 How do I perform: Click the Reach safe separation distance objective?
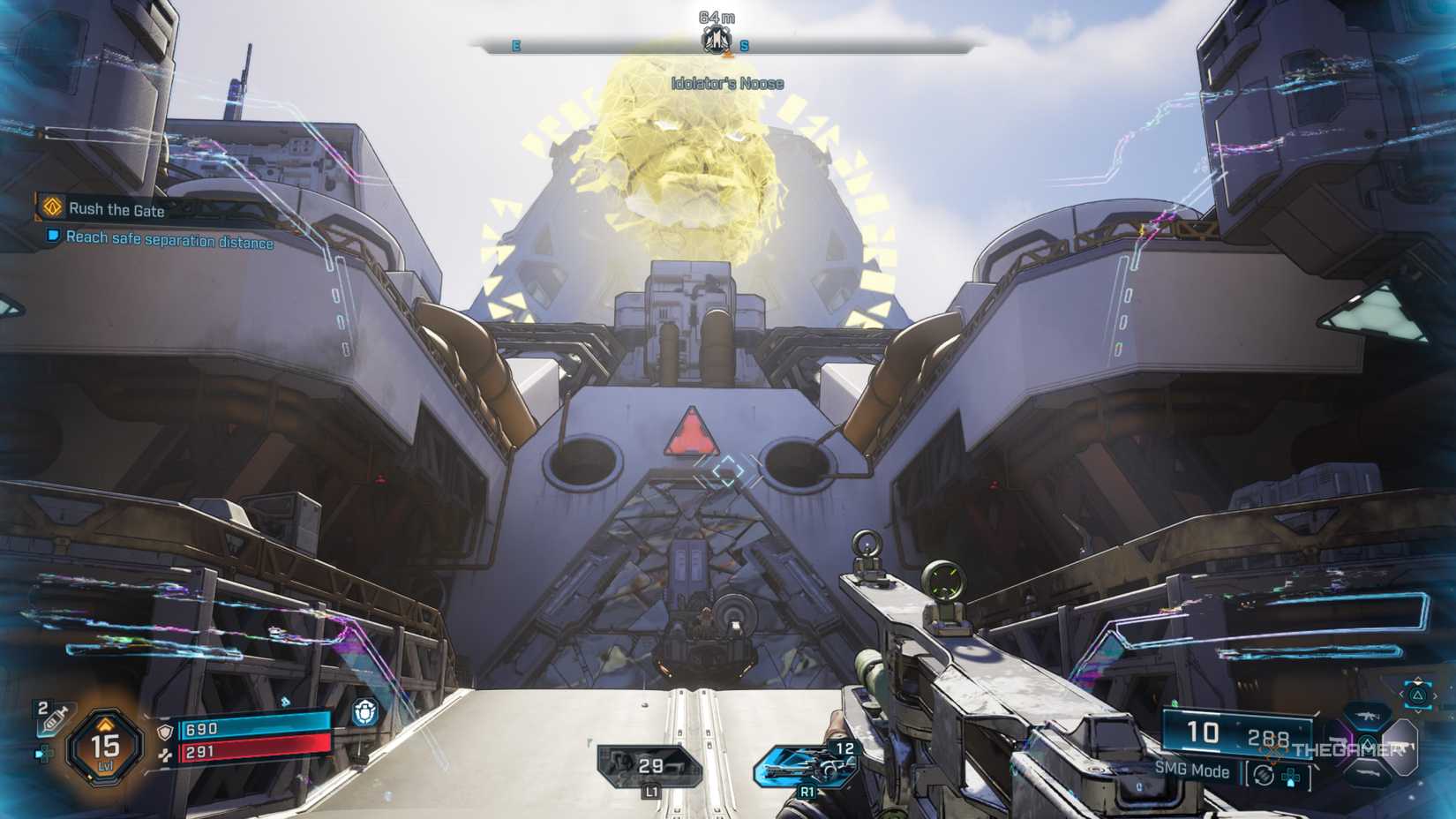click(168, 240)
